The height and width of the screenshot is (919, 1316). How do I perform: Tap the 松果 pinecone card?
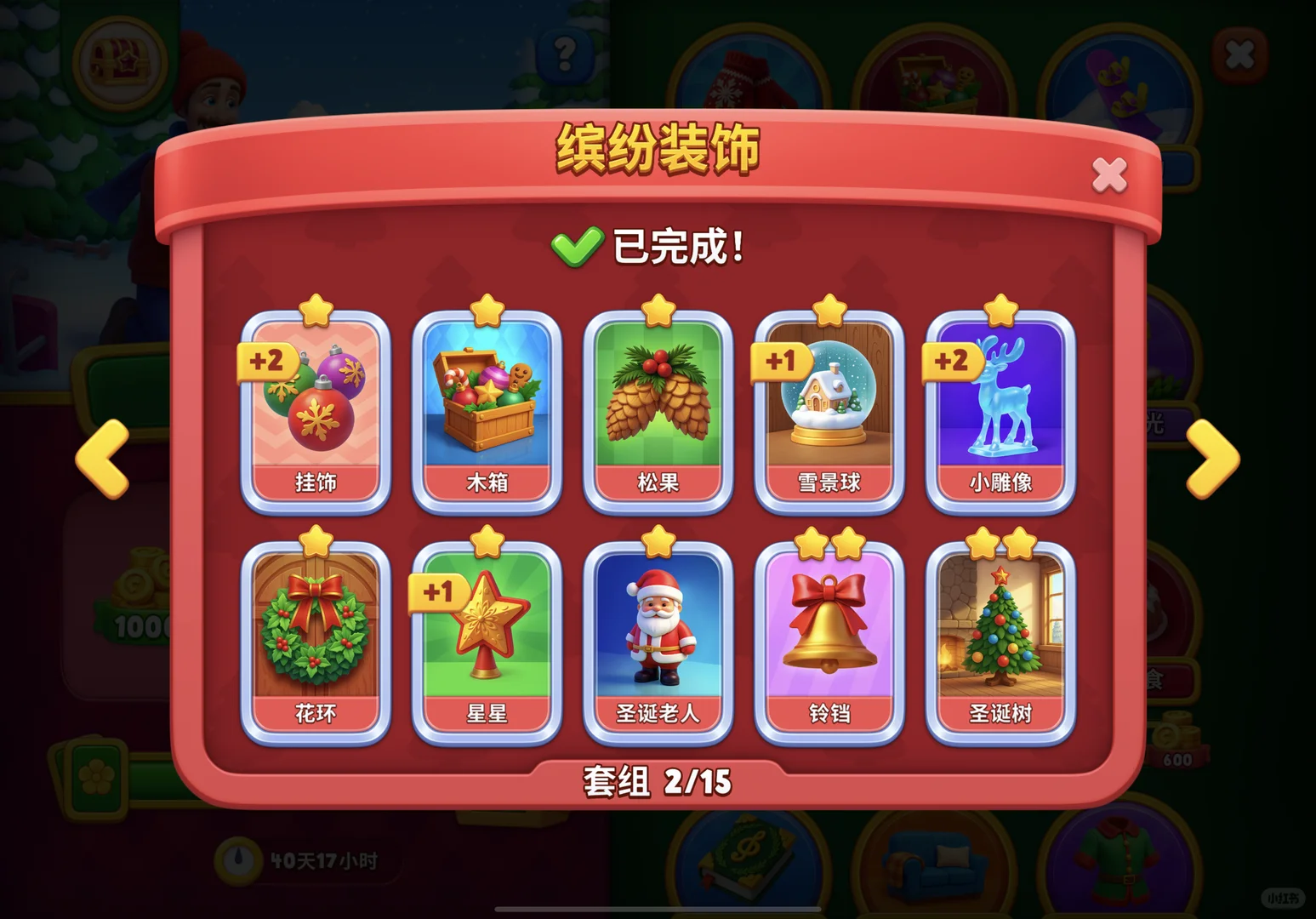(x=658, y=408)
